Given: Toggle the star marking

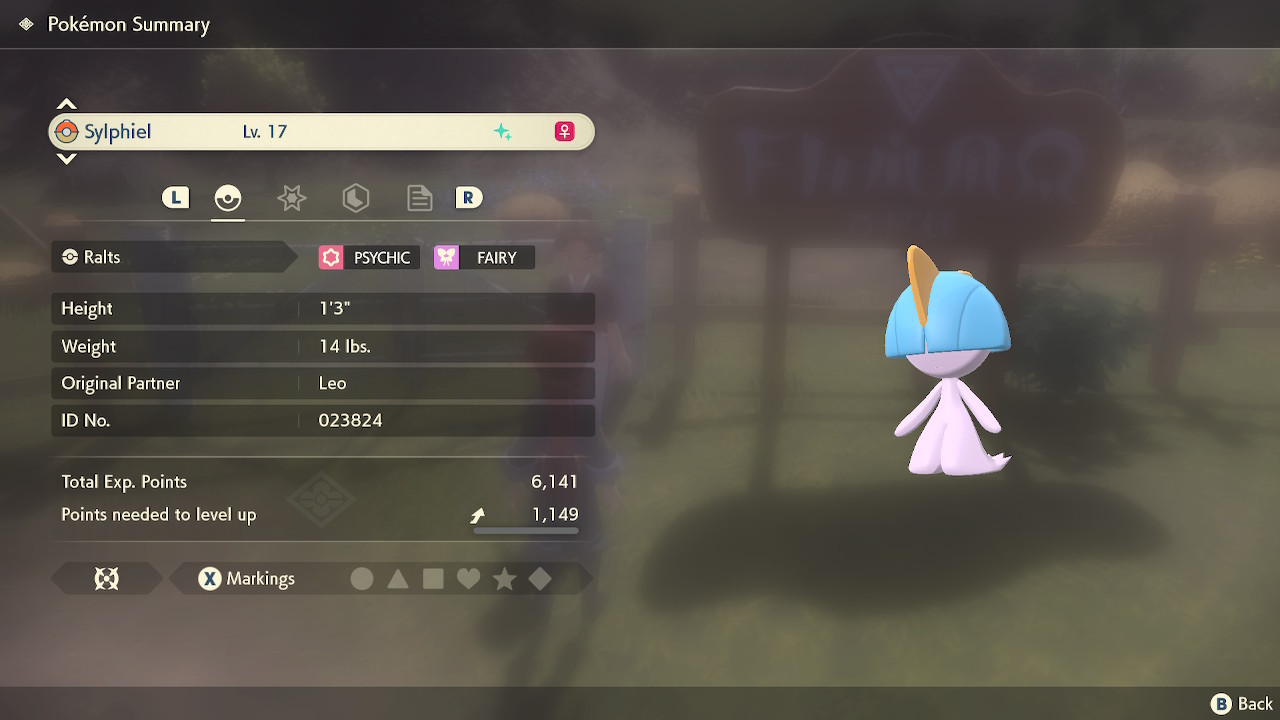Looking at the screenshot, I should [504, 579].
